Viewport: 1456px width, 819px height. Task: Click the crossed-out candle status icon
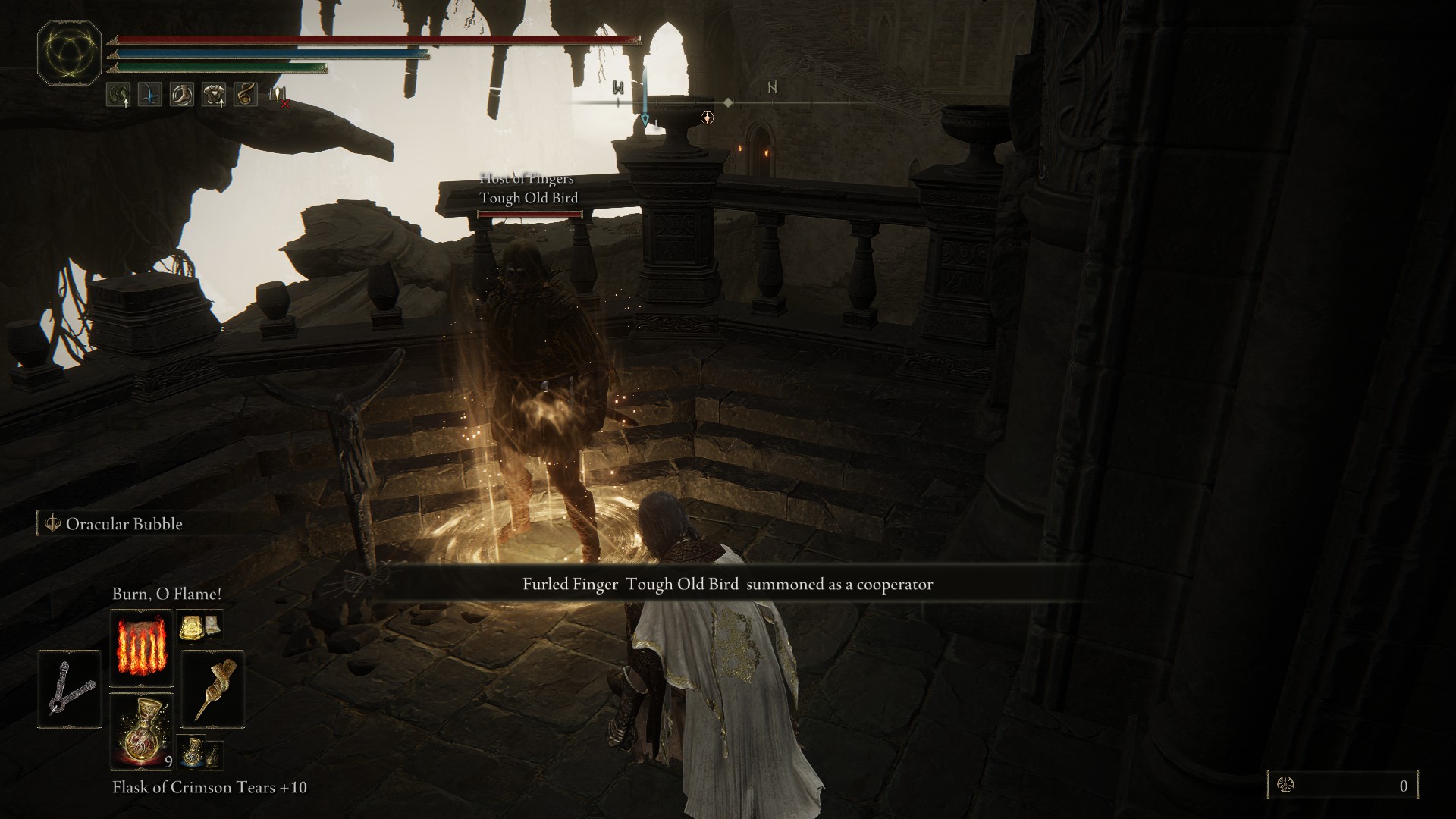pos(278,96)
